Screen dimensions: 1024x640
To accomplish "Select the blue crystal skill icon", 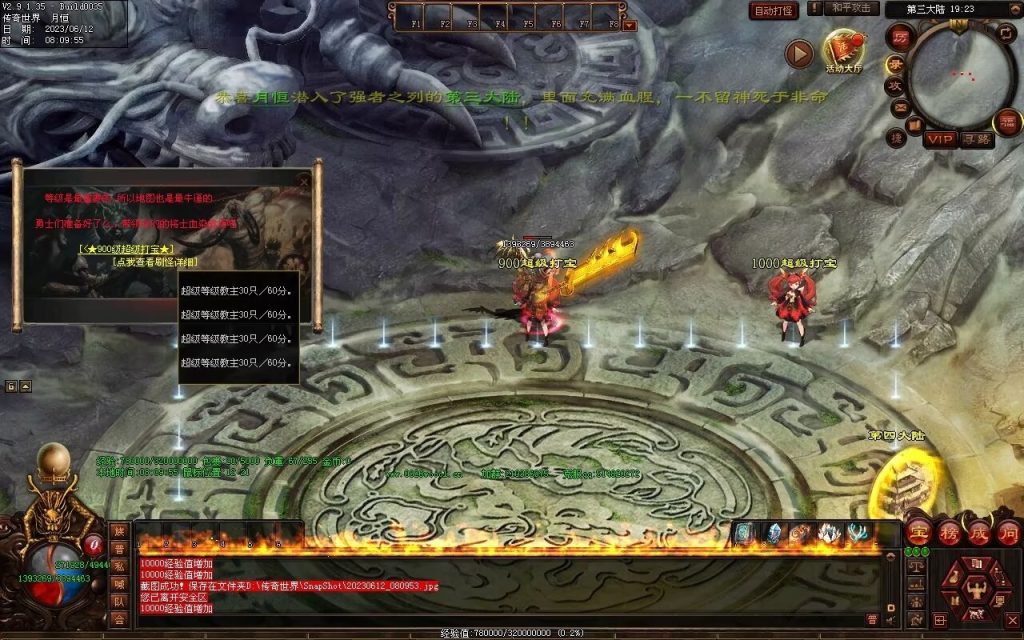I will 772,534.
